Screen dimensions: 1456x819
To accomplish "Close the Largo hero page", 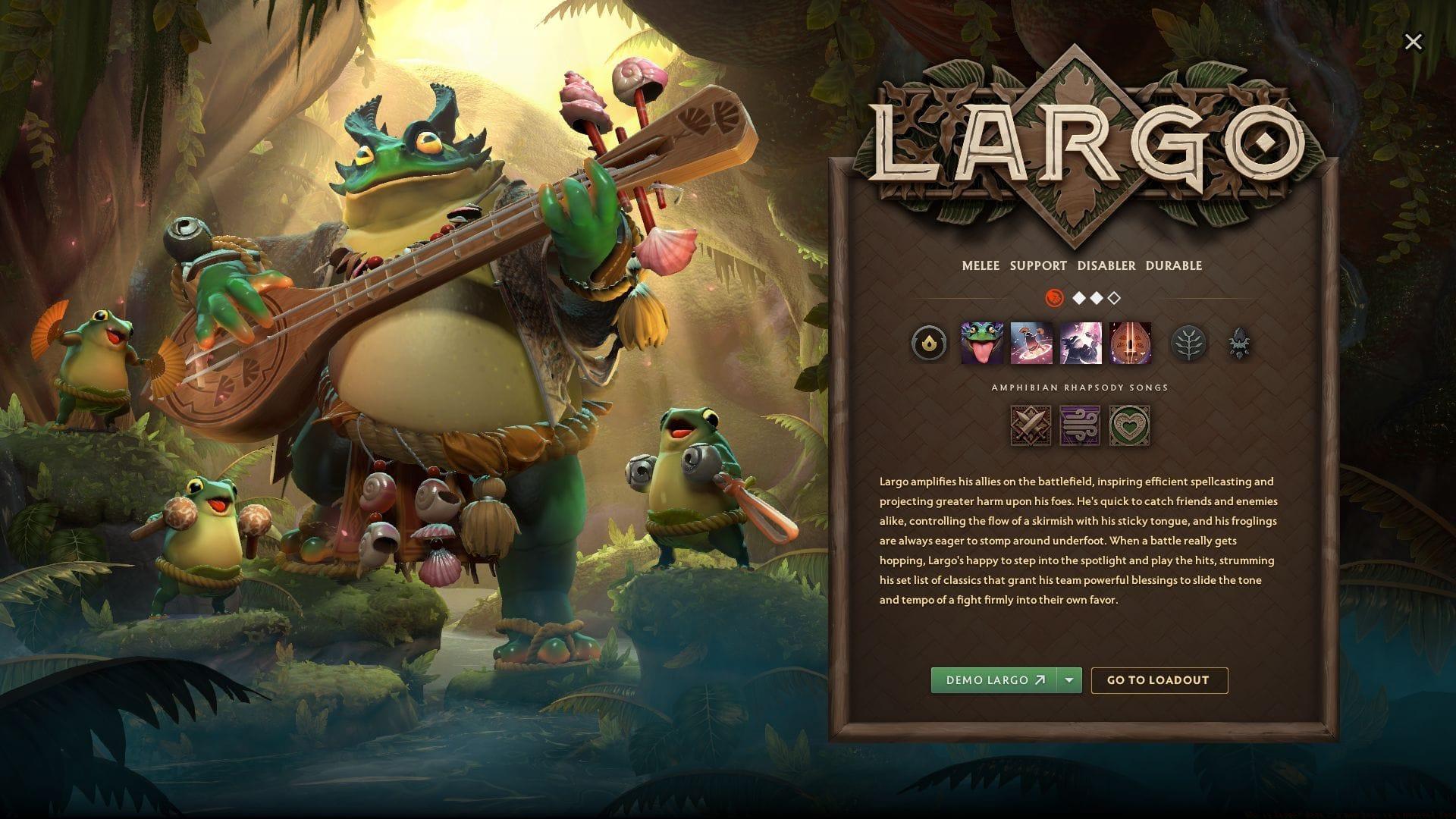I will tap(1413, 42).
